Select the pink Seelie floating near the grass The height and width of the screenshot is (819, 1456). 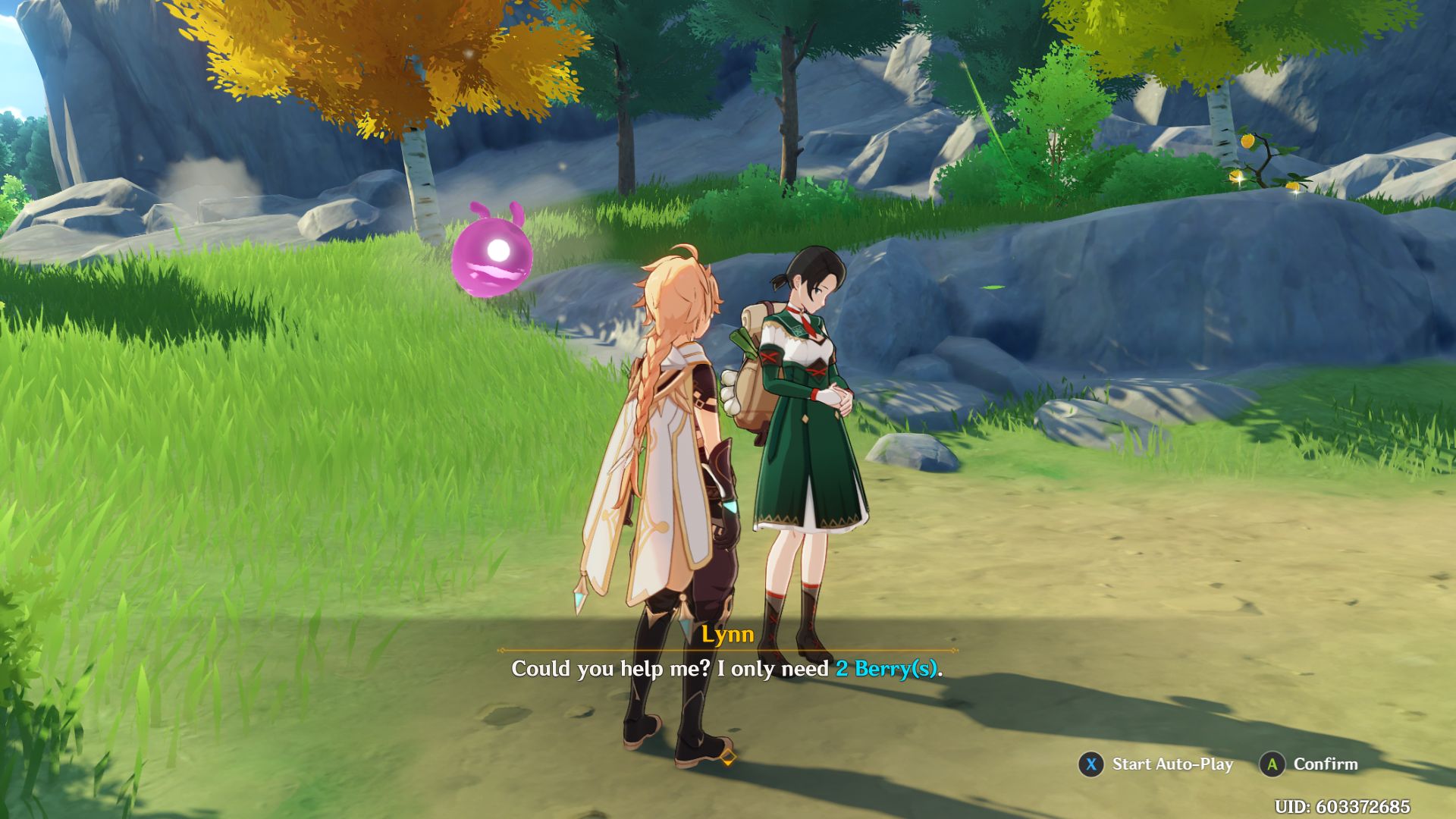493,258
